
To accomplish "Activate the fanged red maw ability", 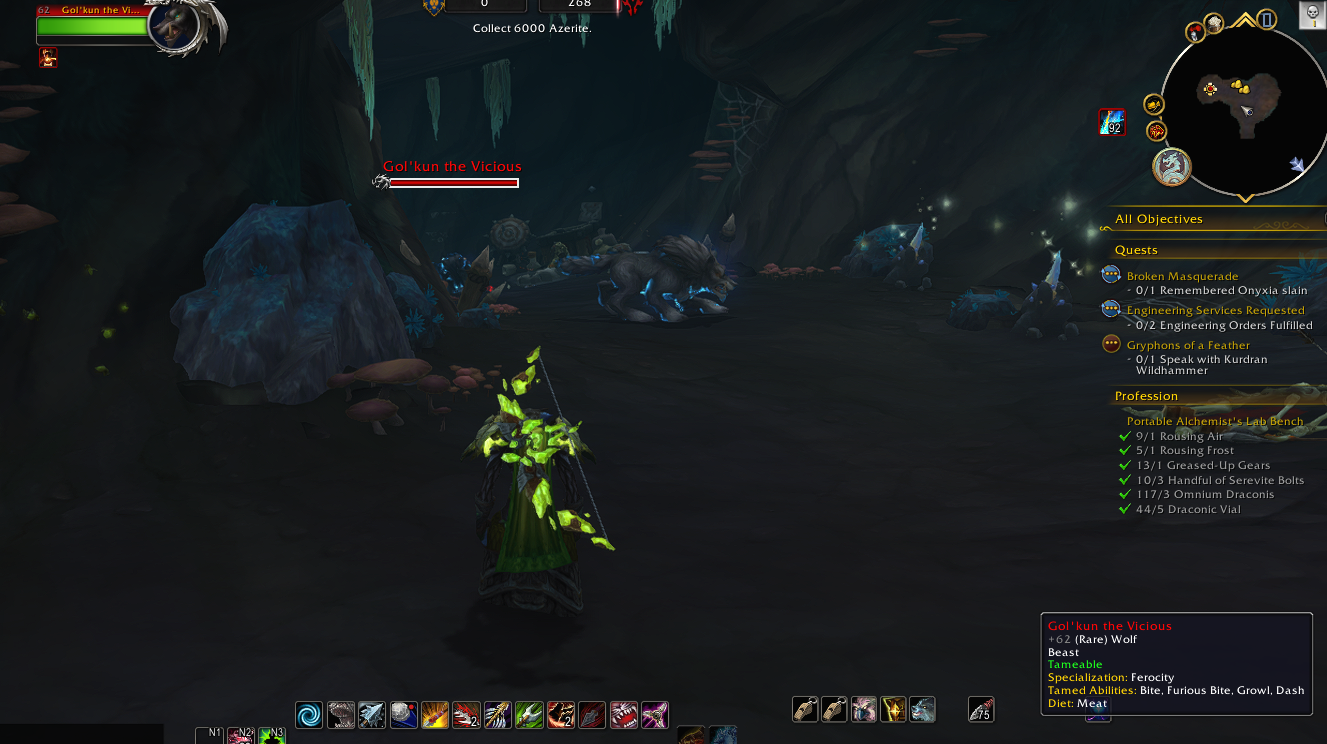I will tap(623, 714).
